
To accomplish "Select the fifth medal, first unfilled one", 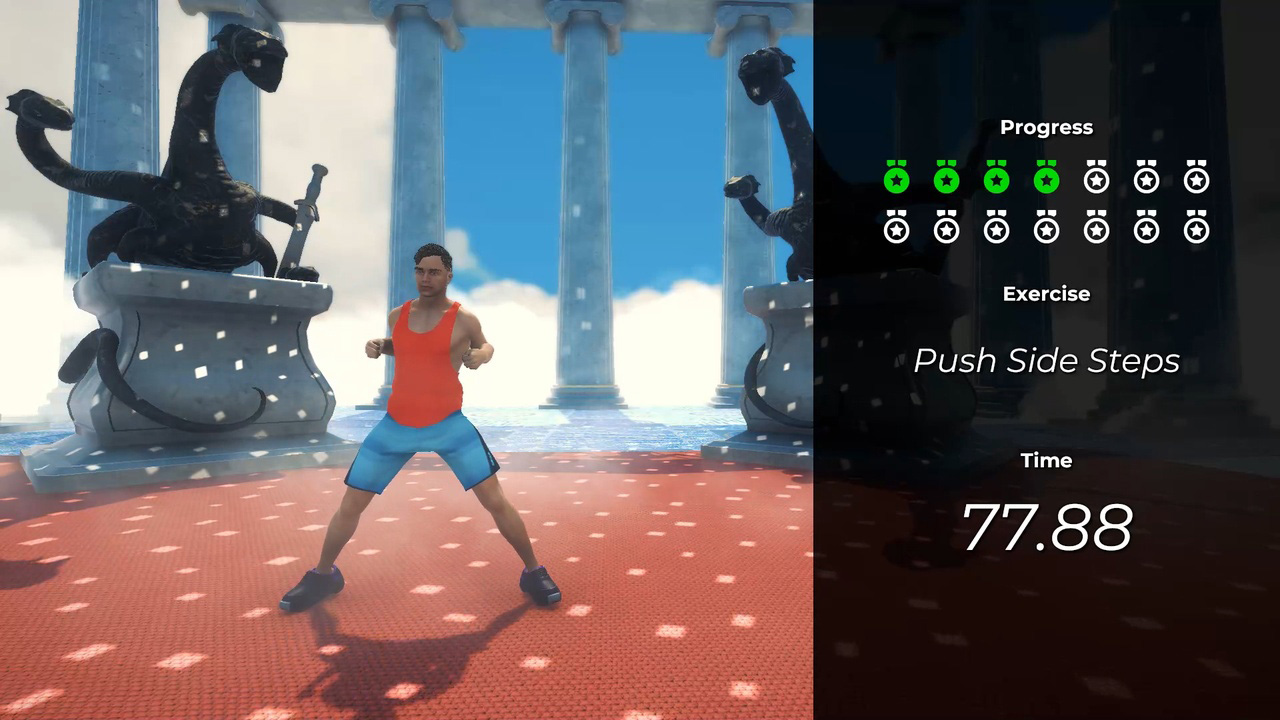I will (x=1096, y=179).
